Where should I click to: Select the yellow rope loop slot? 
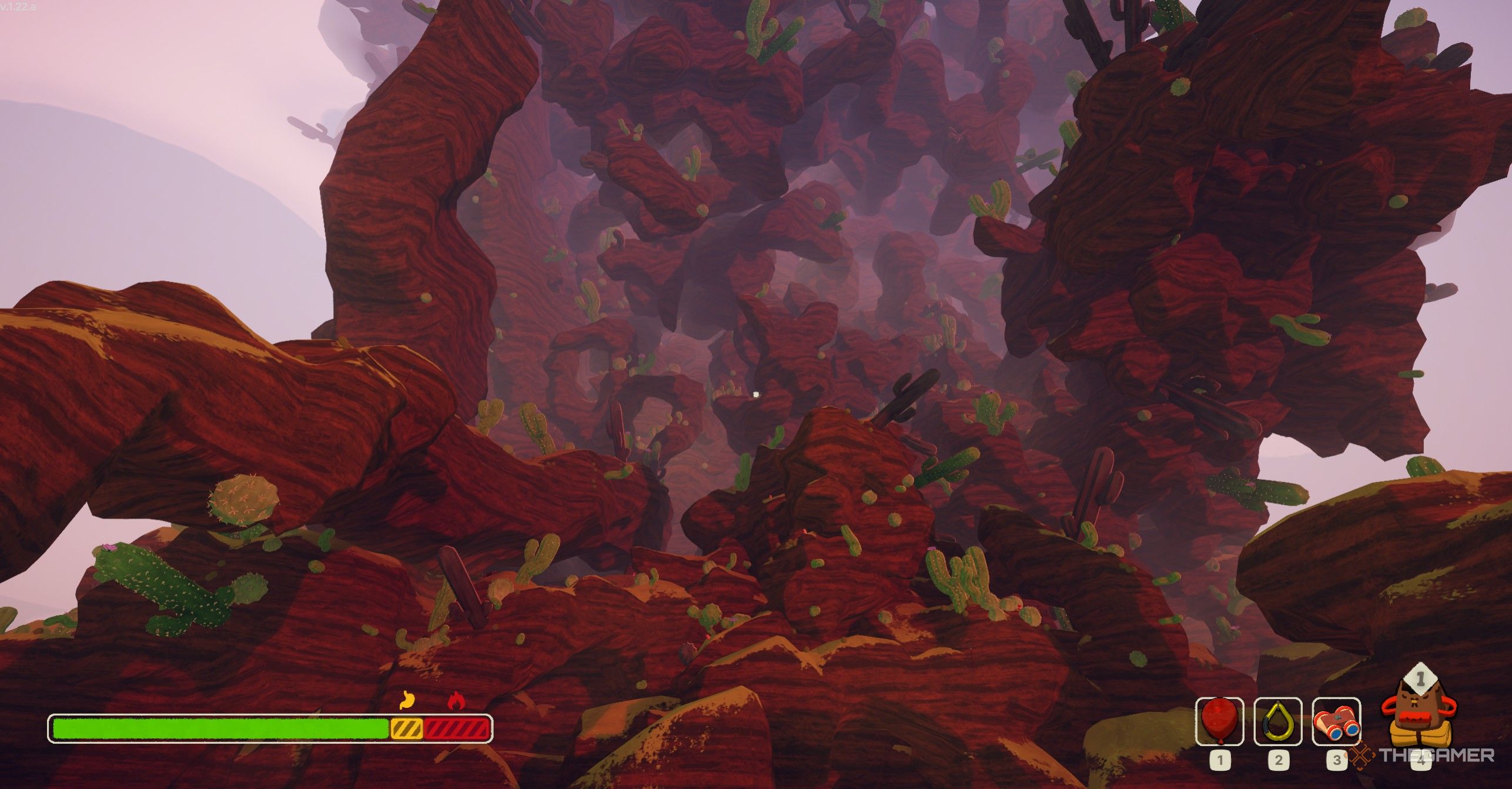click(x=1278, y=721)
